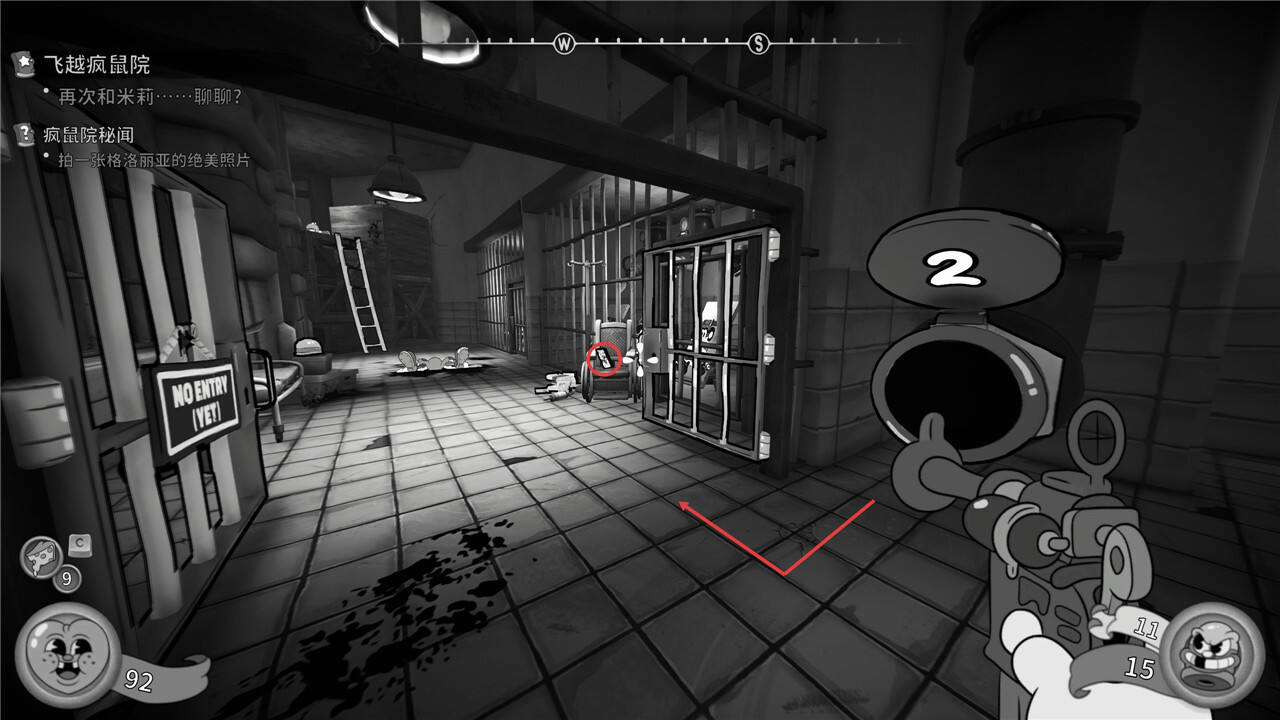Viewport: 1280px width, 720px height.
Task: Click the S marker on the compass
Action: click(759, 43)
